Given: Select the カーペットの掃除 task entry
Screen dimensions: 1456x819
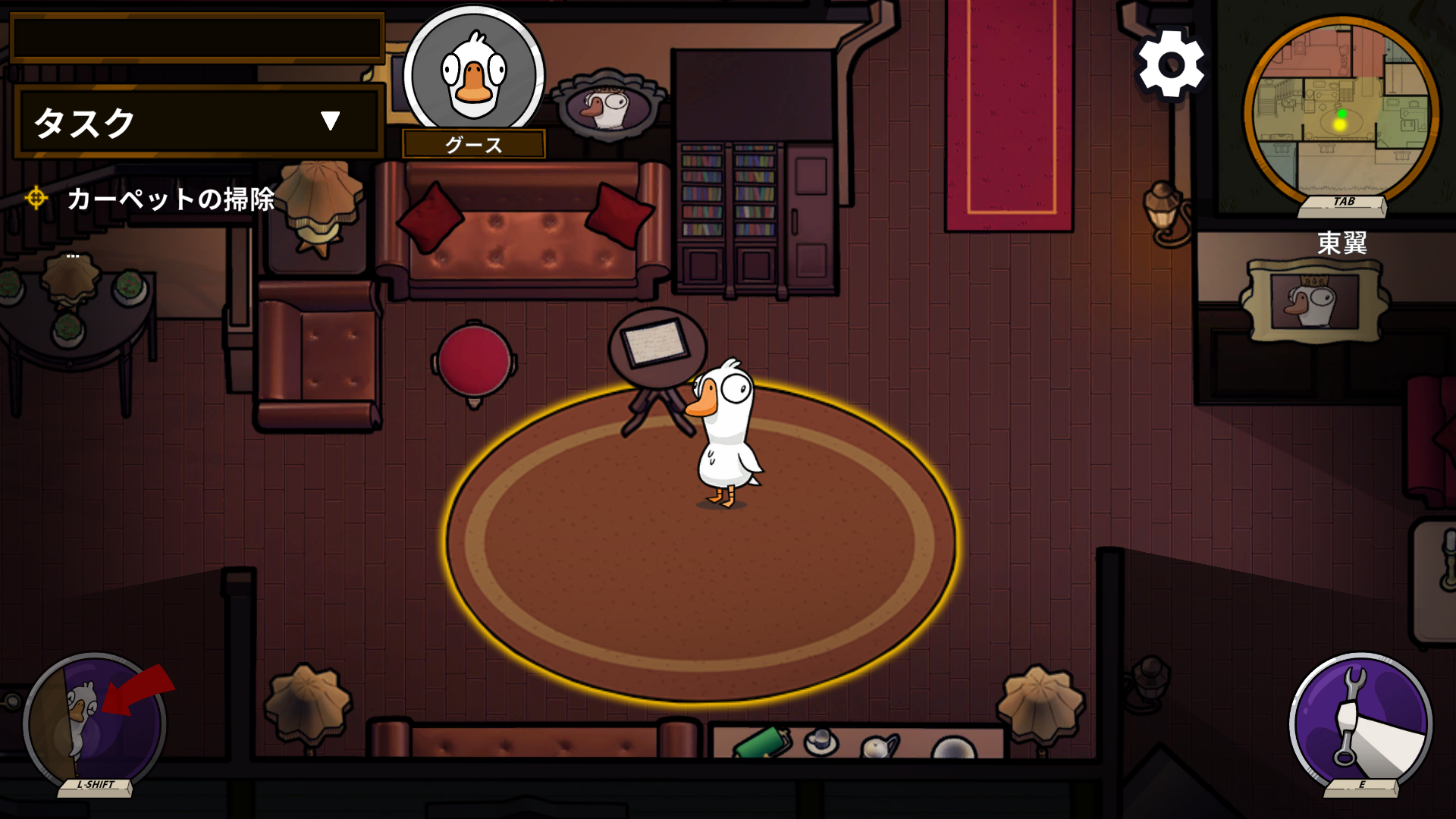Looking at the screenshot, I should click(170, 199).
